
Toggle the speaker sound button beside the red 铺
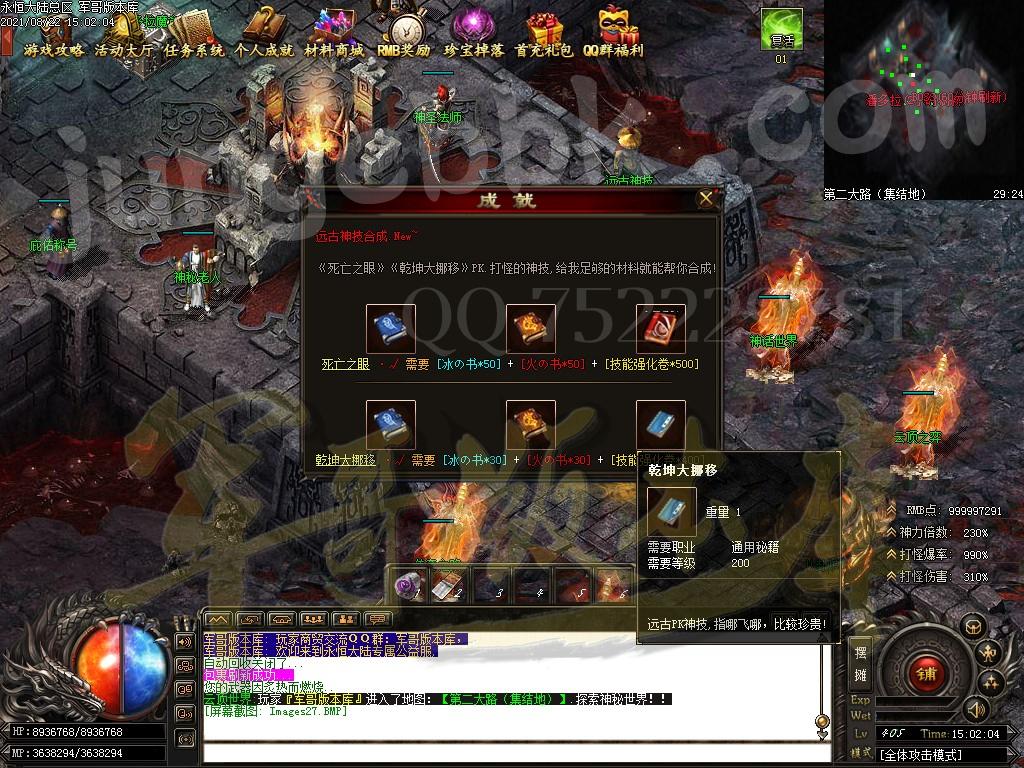pyautogui.click(x=975, y=709)
